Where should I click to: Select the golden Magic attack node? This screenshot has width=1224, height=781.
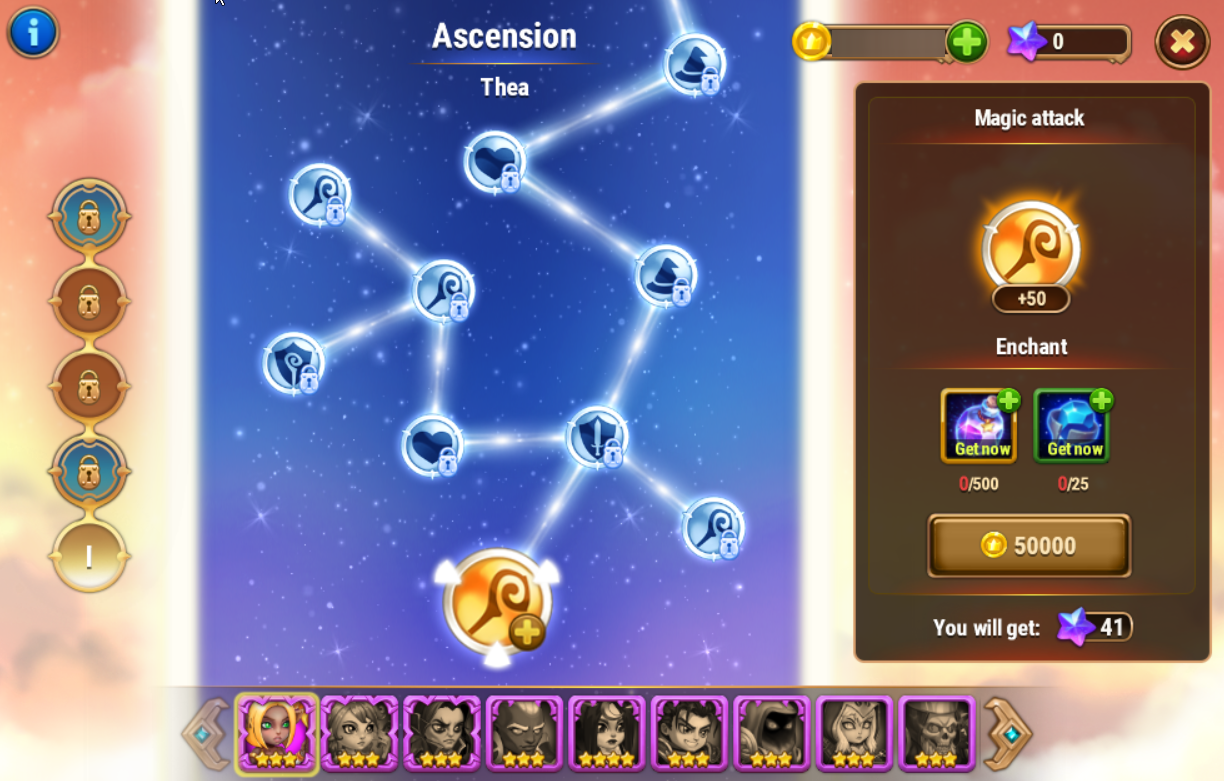click(497, 602)
